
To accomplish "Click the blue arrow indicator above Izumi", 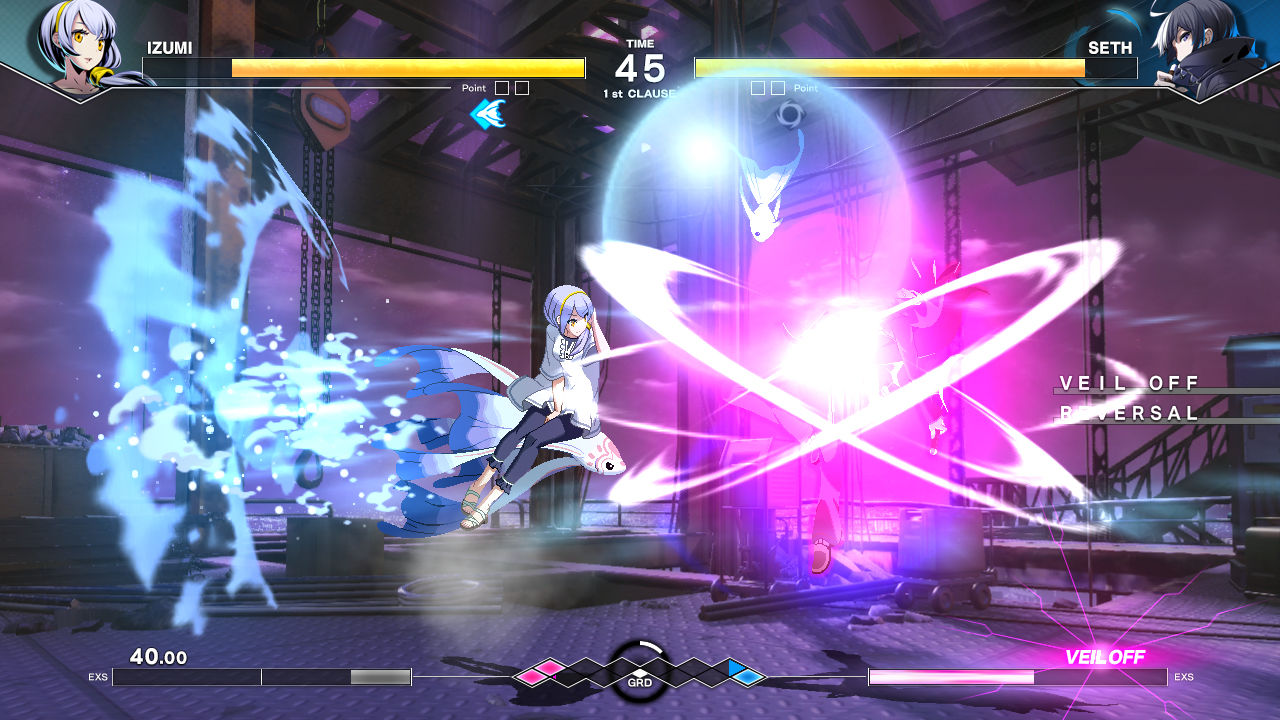I will pyautogui.click(x=487, y=114).
